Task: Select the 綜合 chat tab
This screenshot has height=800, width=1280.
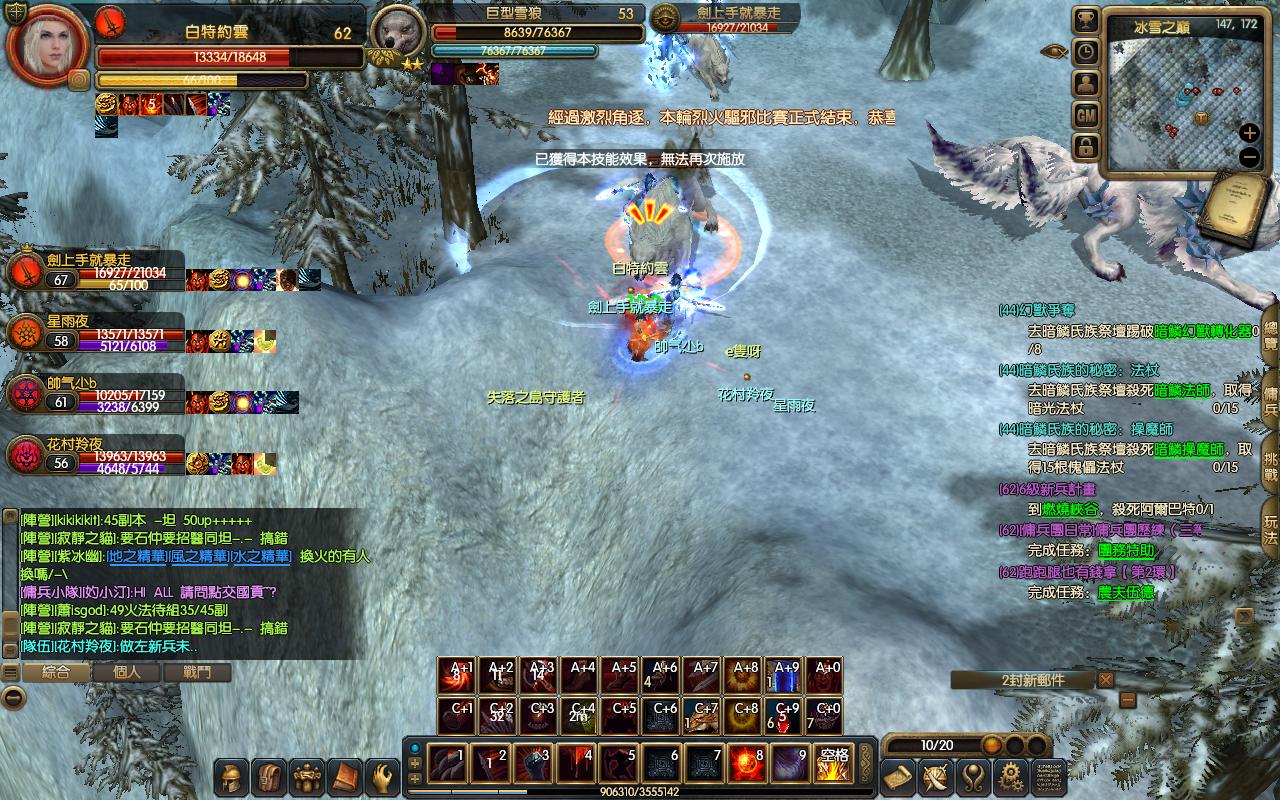Action: click(55, 672)
